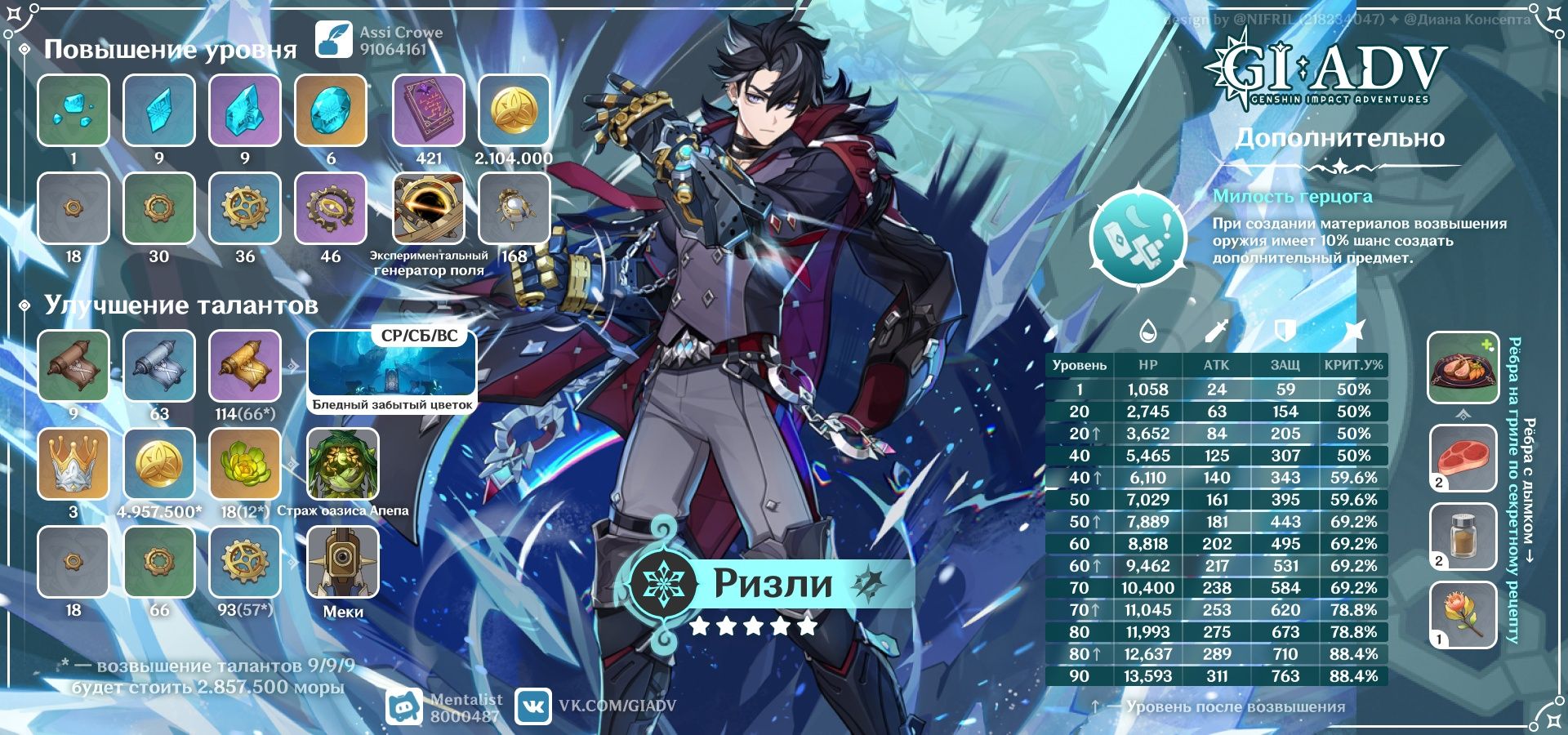The width and height of the screenshot is (1568, 735).
Task: Select the green gear slot marked 30
Action: [159, 208]
